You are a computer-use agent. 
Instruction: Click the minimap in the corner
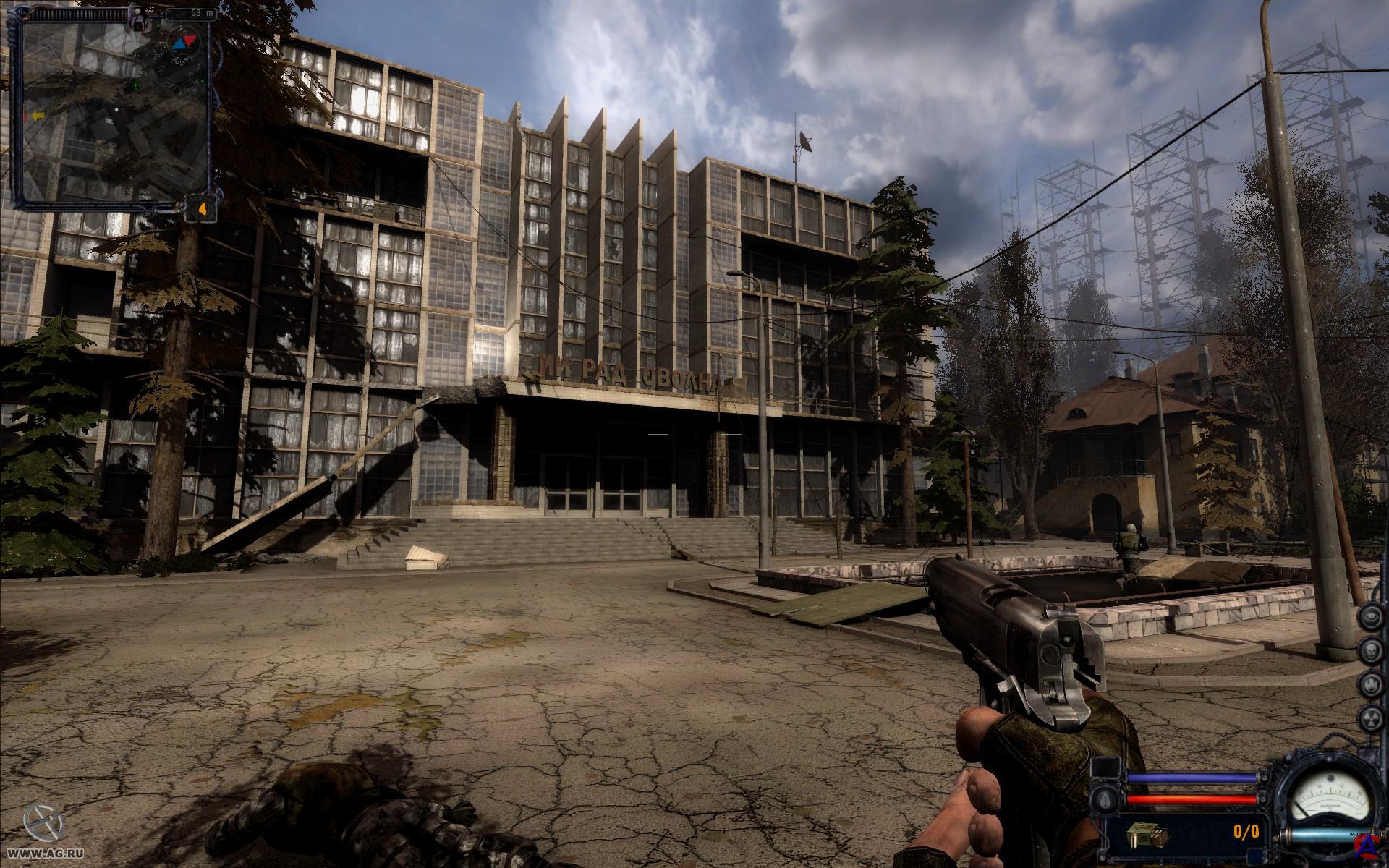[x=113, y=109]
